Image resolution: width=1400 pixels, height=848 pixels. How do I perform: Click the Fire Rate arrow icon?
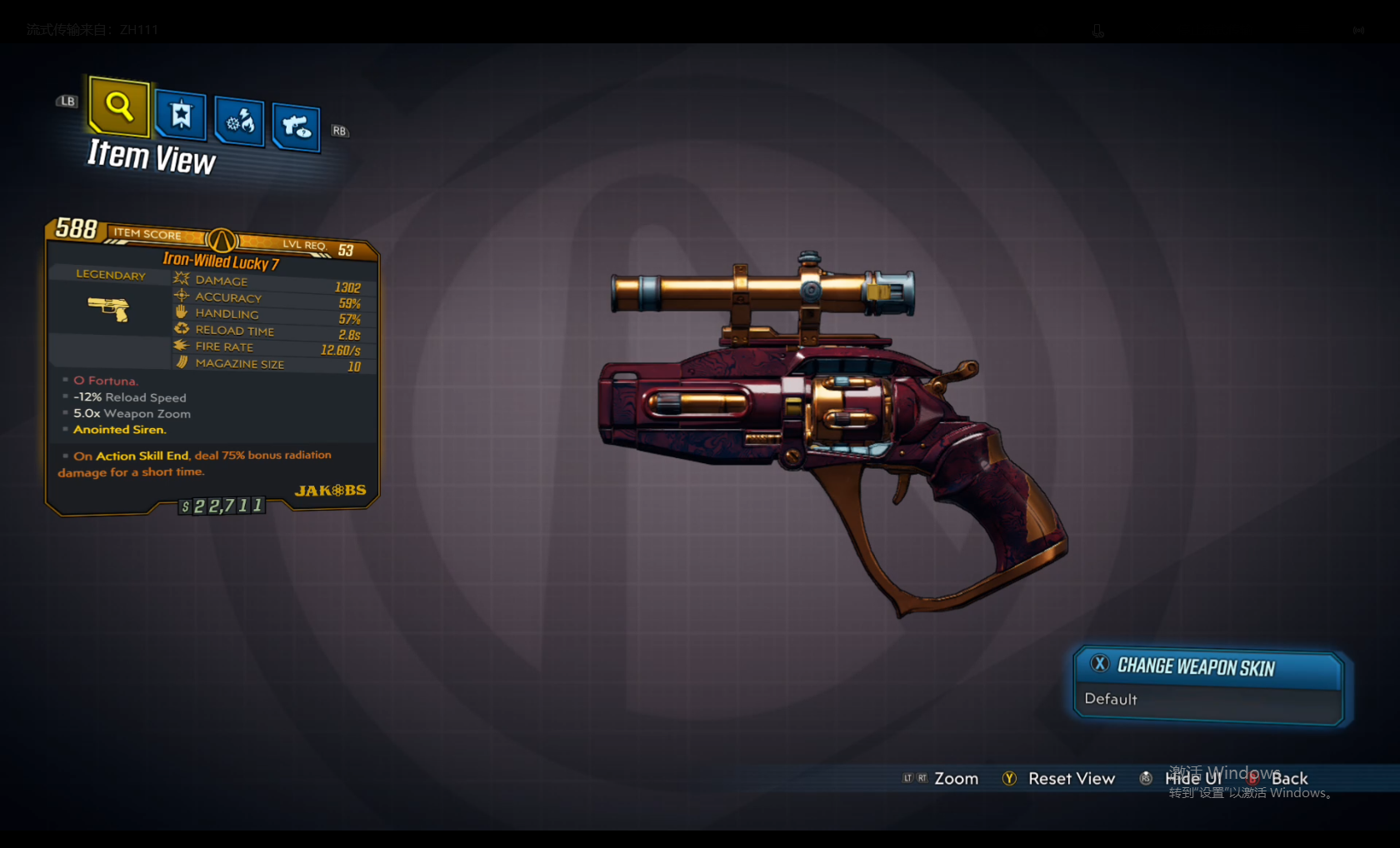point(182,344)
